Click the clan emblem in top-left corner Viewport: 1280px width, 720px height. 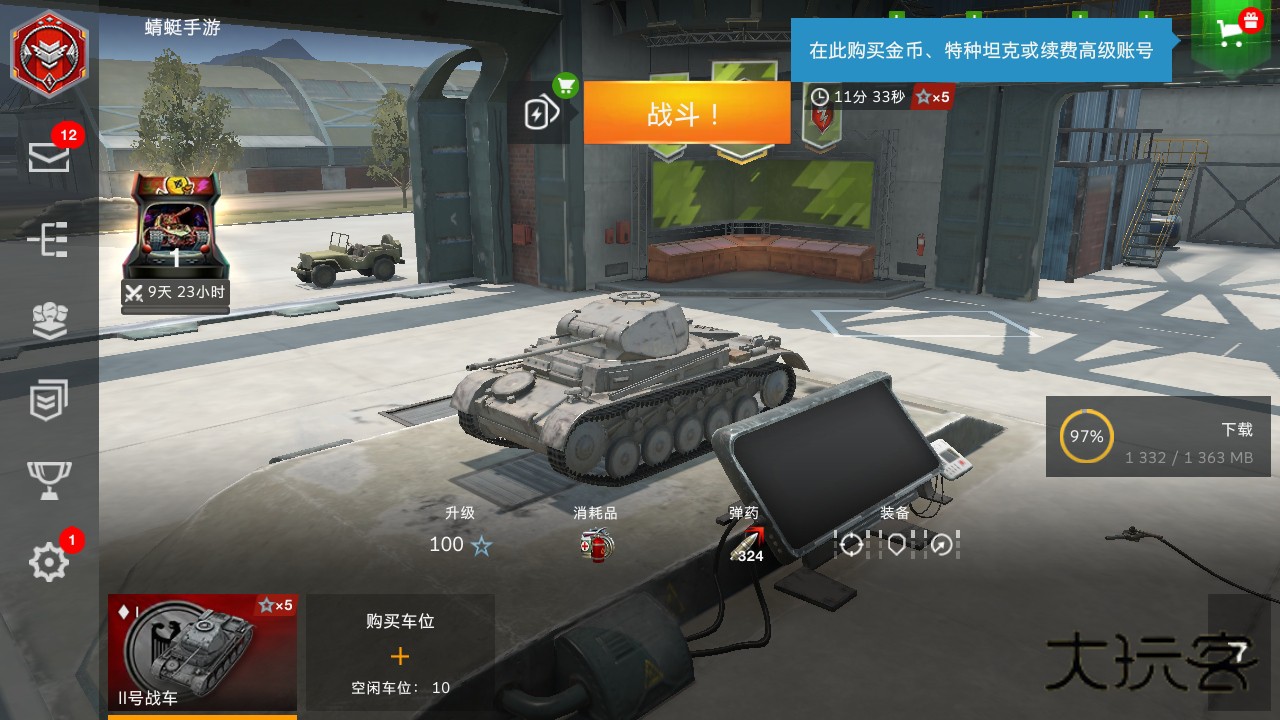coord(48,55)
